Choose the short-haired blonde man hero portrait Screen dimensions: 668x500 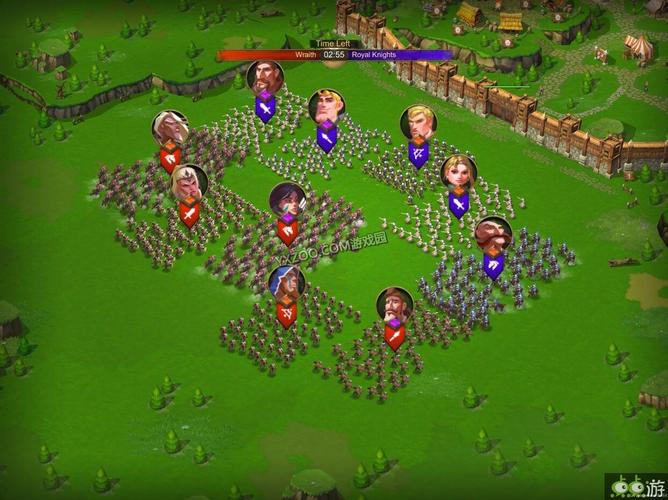click(x=418, y=124)
